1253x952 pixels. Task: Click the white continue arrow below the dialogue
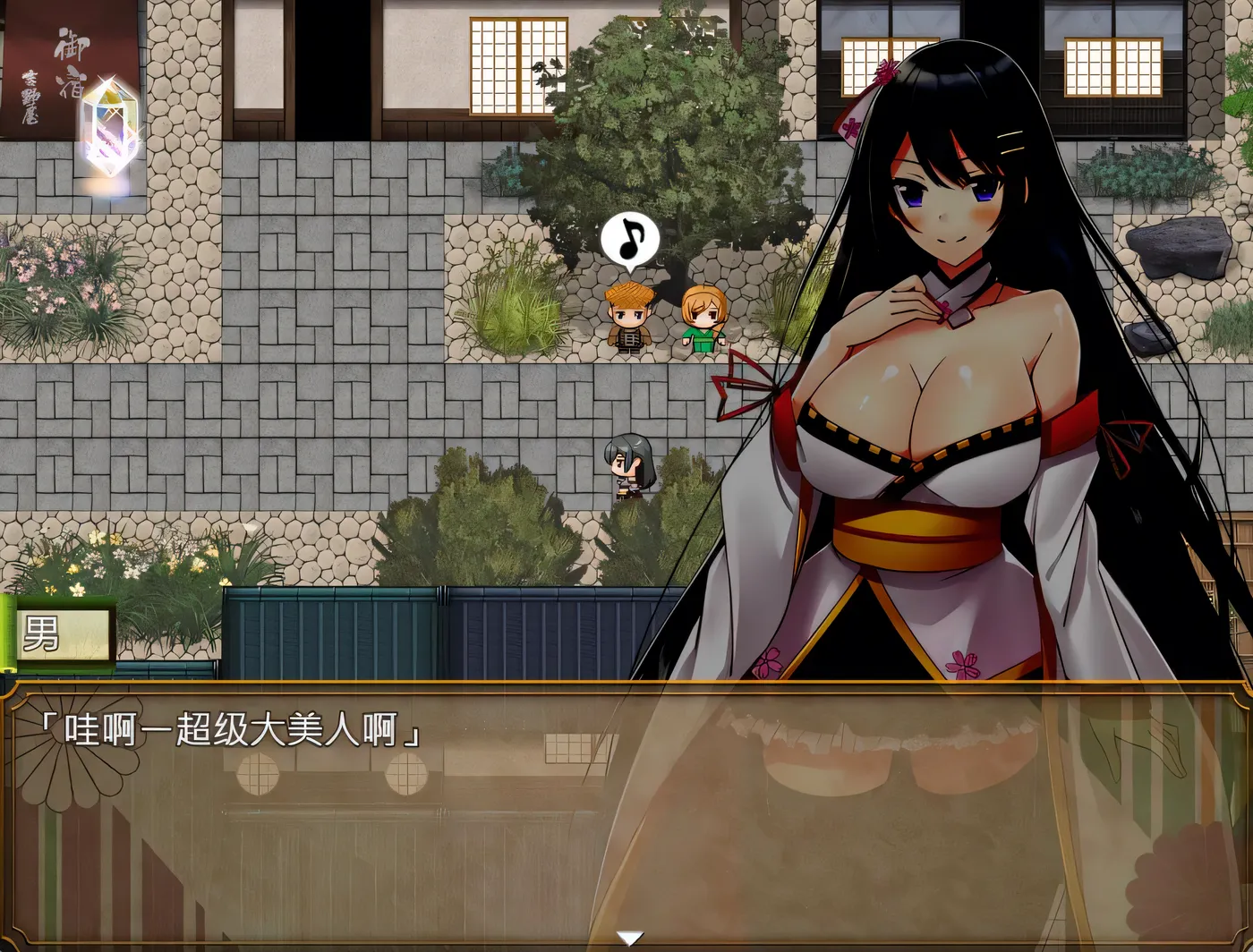629,938
